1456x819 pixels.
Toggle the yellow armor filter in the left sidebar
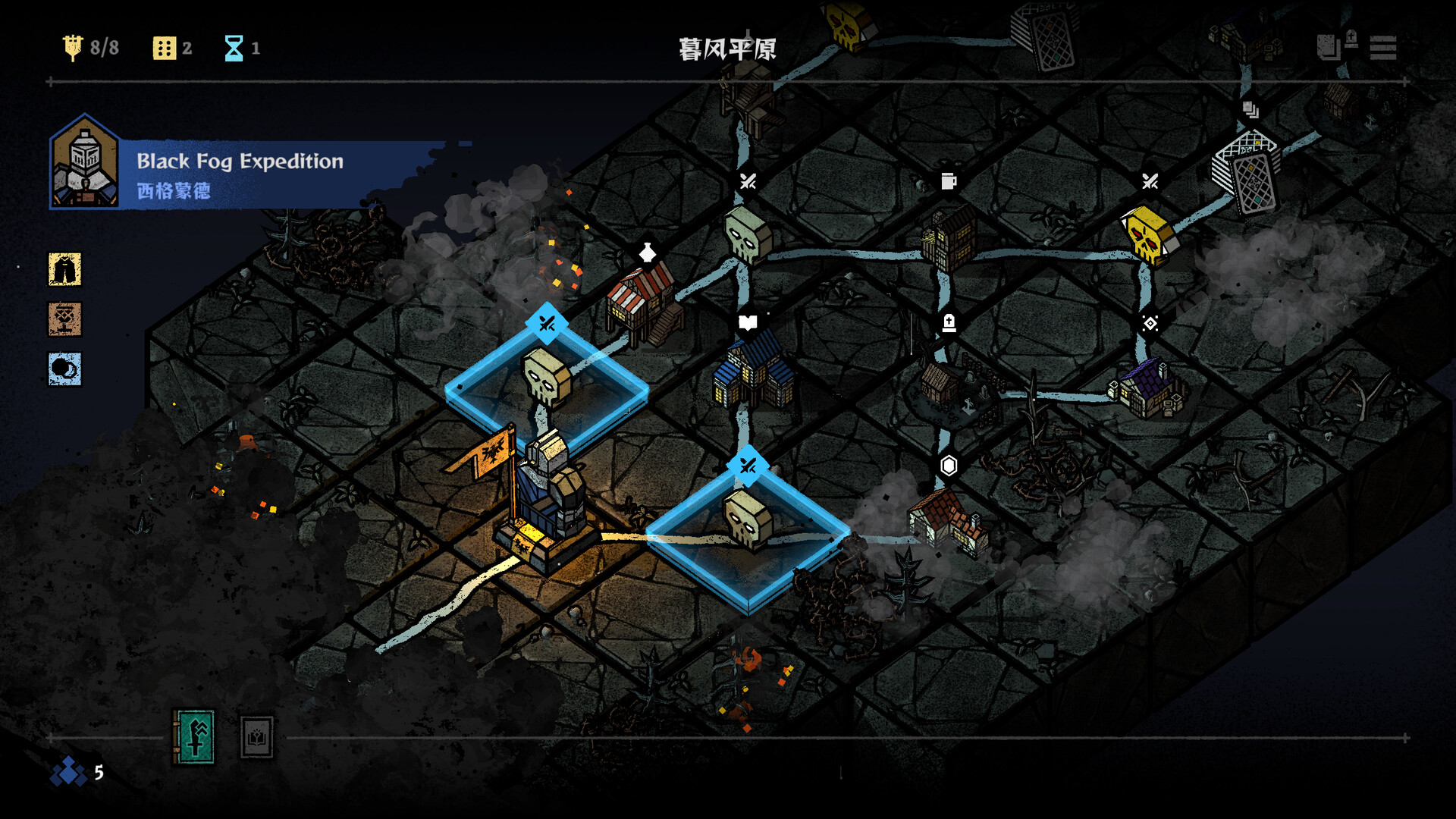(x=65, y=270)
